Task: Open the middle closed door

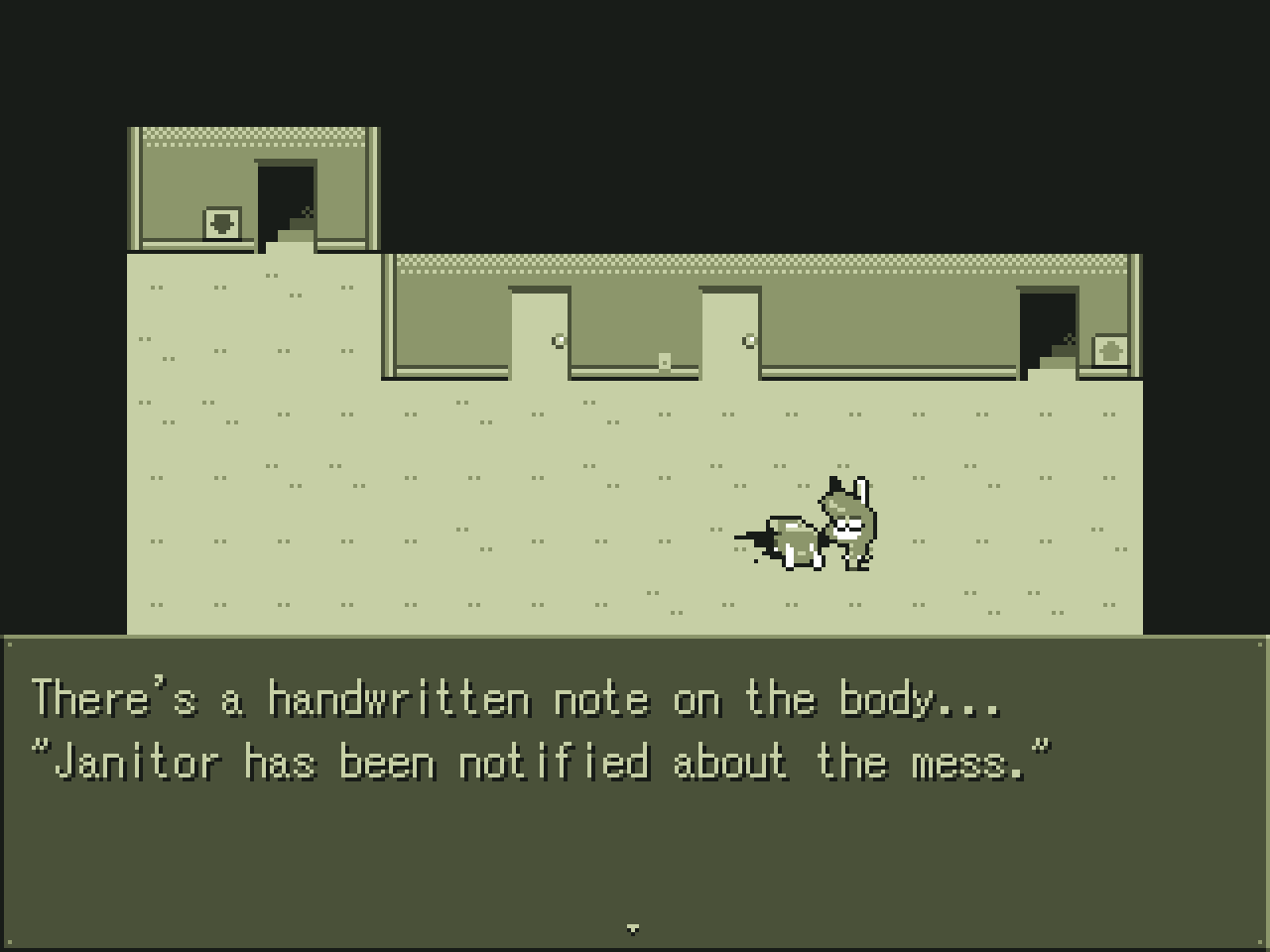Action: pyautogui.click(x=729, y=332)
